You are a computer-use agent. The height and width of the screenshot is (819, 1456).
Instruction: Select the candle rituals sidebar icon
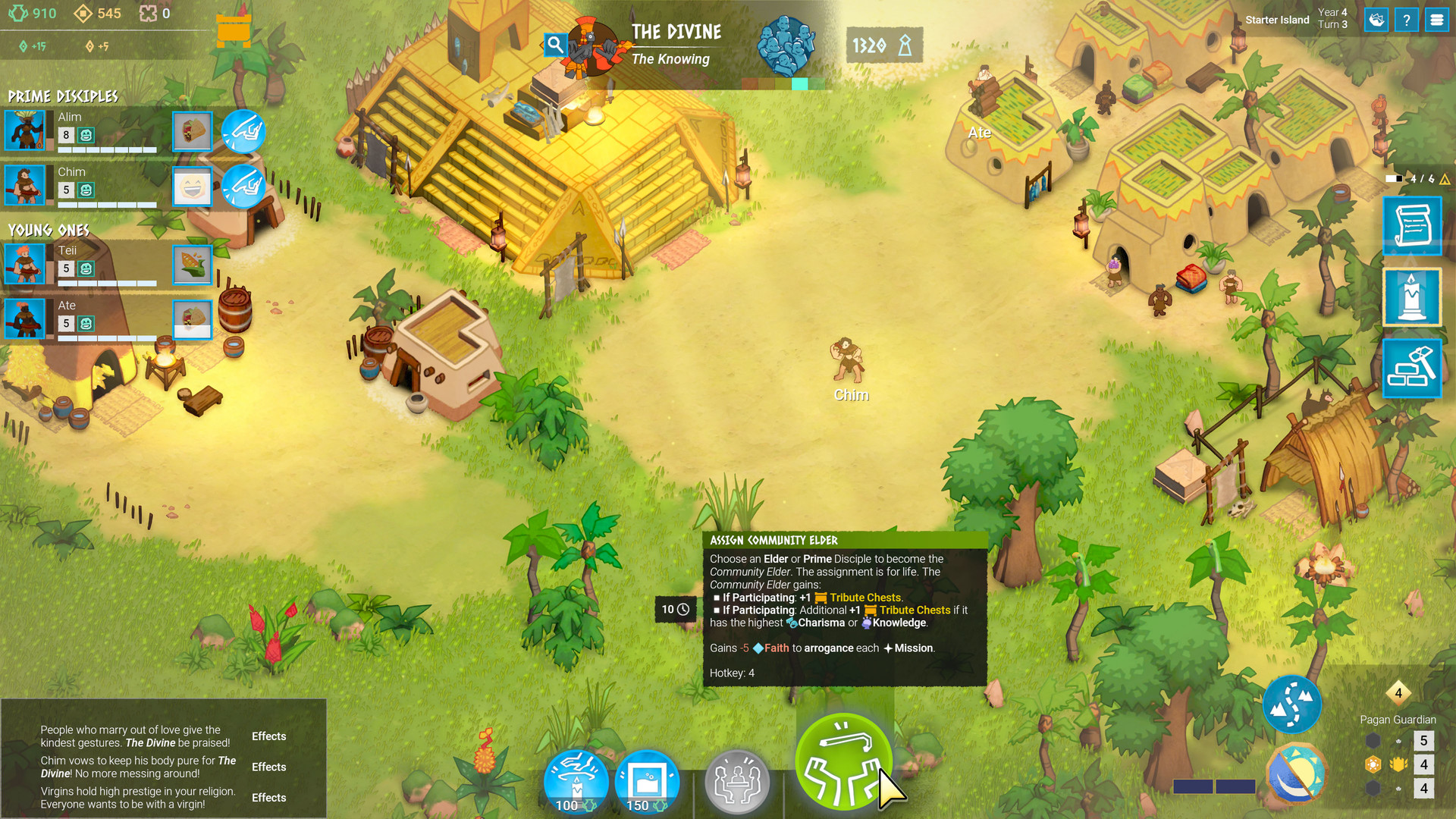[1412, 297]
